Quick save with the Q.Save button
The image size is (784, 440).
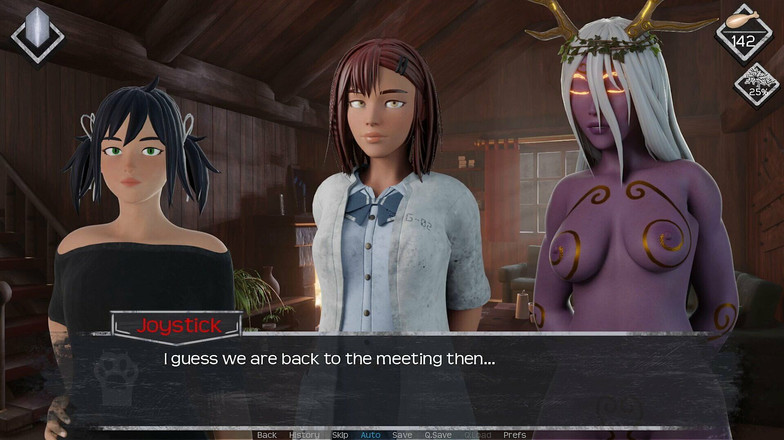[437, 435]
